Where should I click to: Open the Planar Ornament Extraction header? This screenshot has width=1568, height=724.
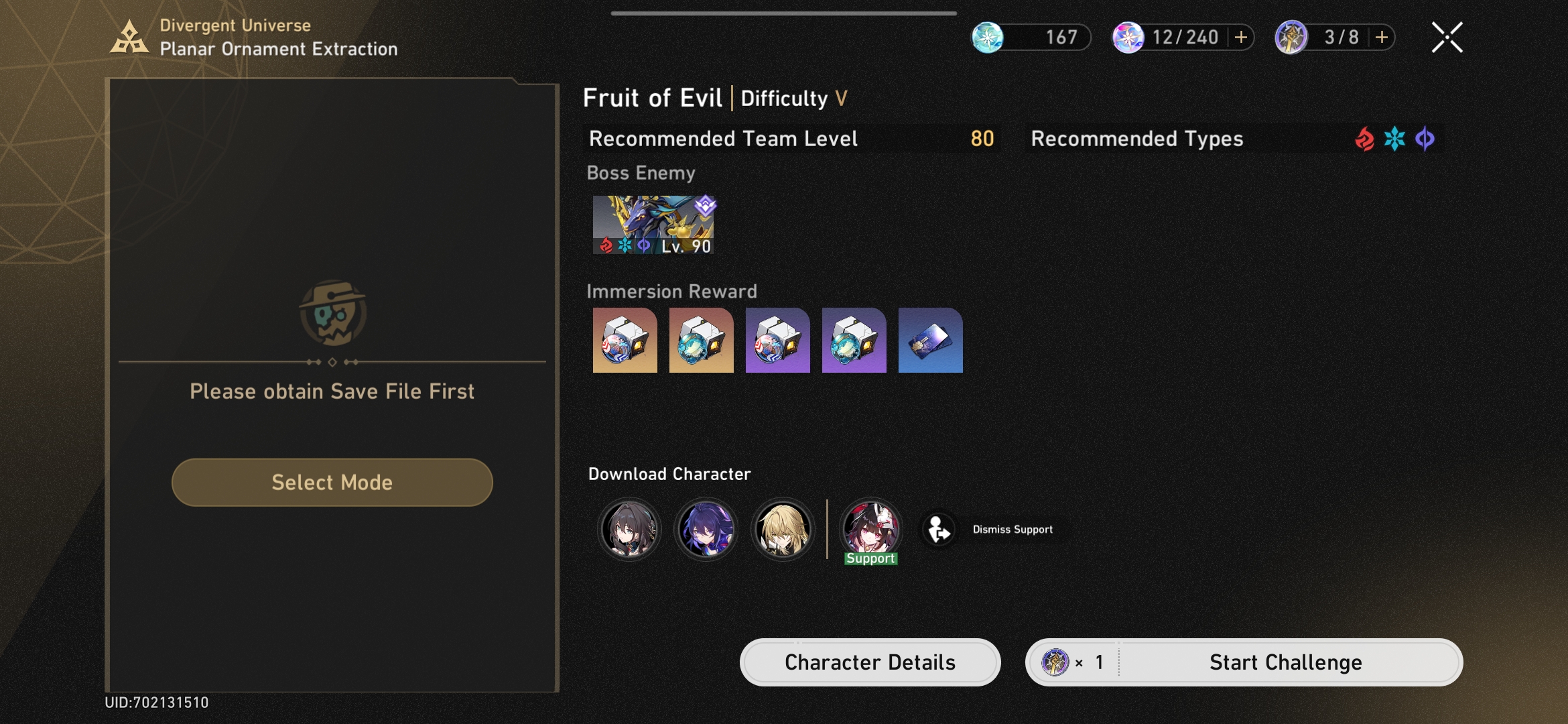click(x=279, y=48)
